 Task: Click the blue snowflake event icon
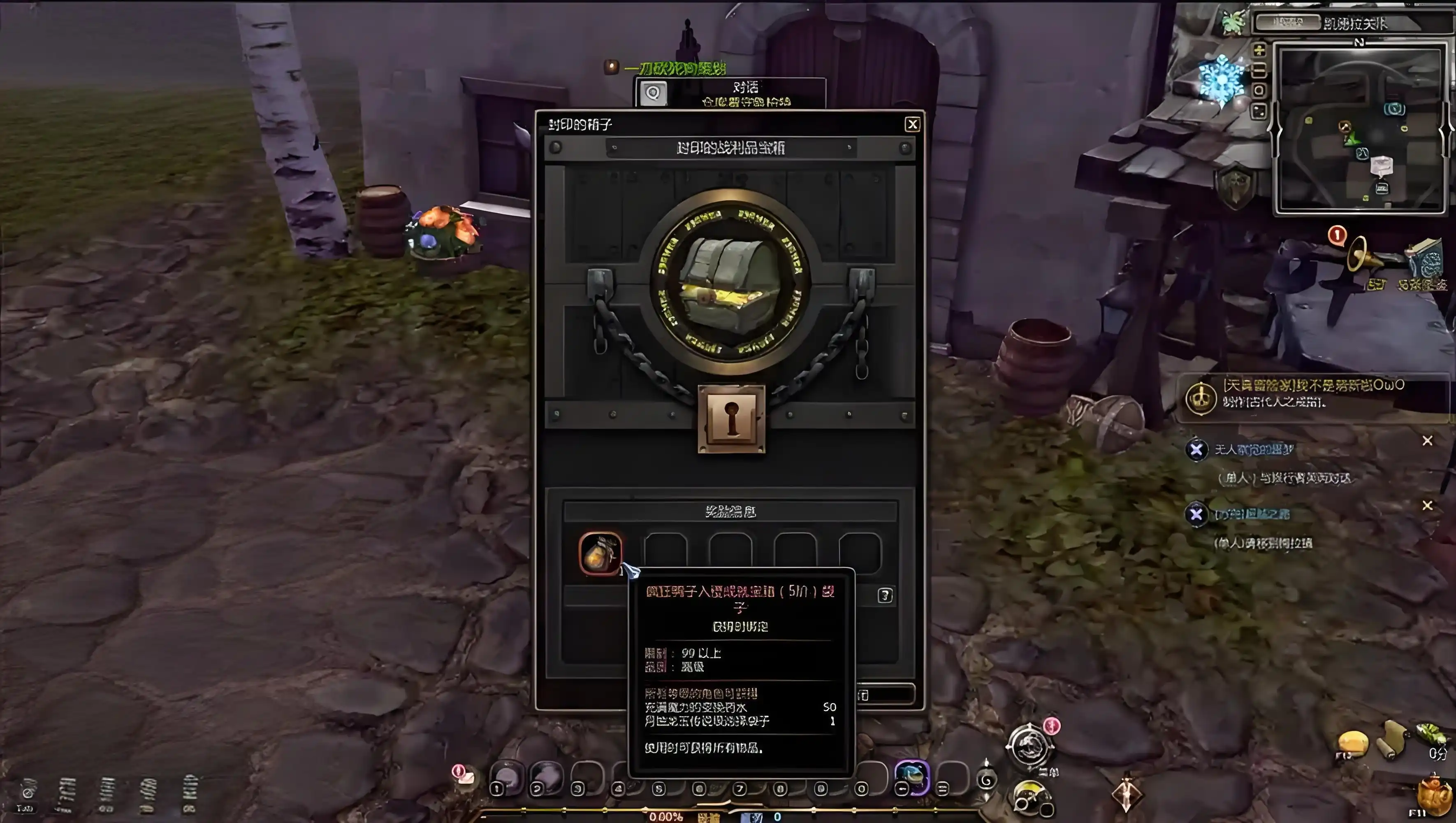click(1222, 80)
